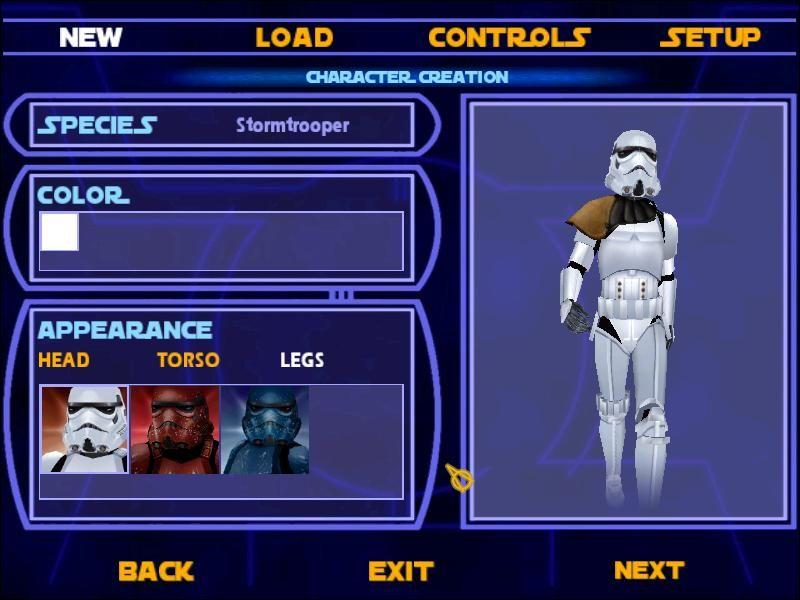Choose the red stormtrooper thumbnail

pyautogui.click(x=174, y=430)
